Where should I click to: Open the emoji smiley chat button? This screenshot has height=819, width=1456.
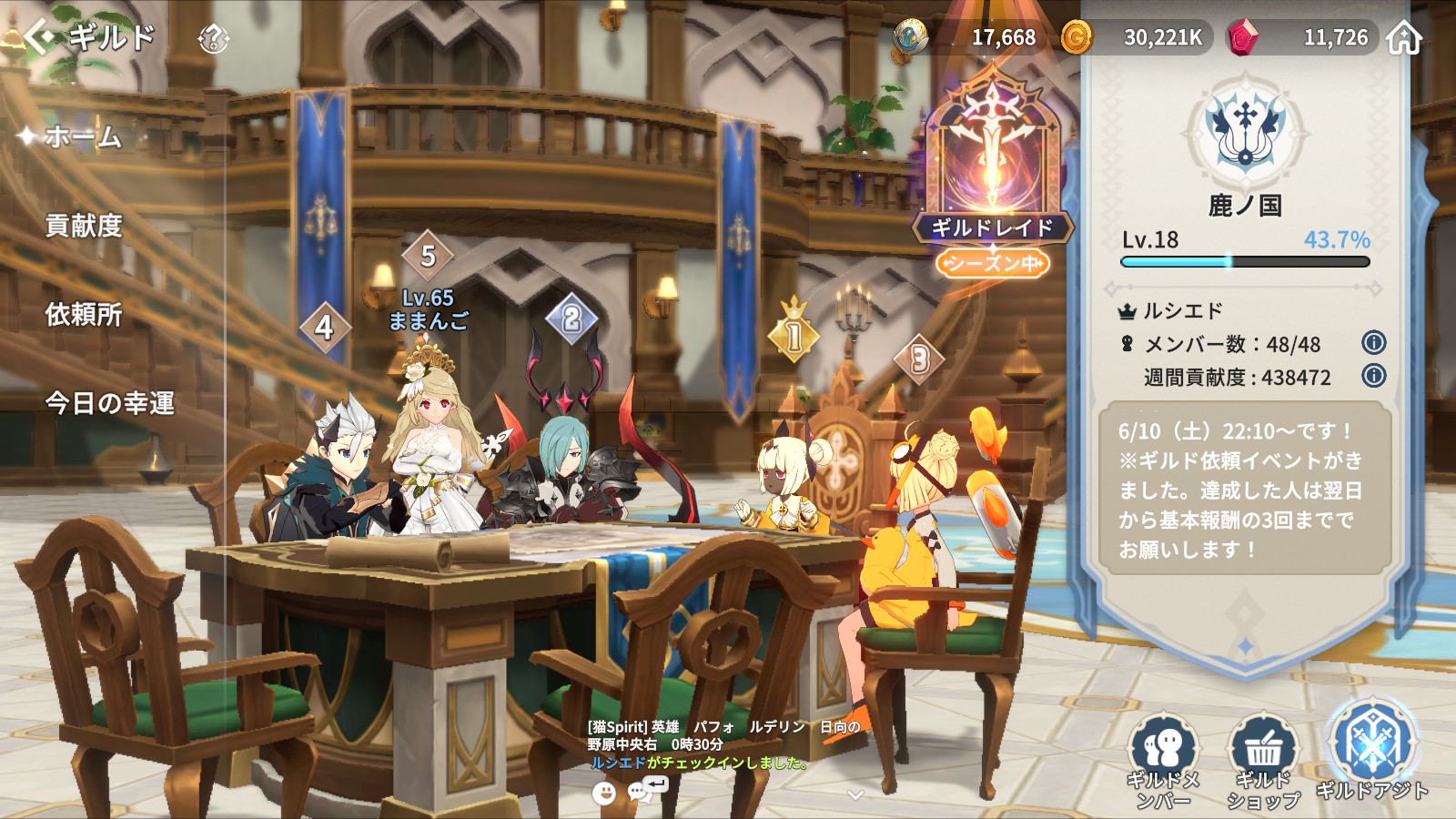[x=603, y=793]
